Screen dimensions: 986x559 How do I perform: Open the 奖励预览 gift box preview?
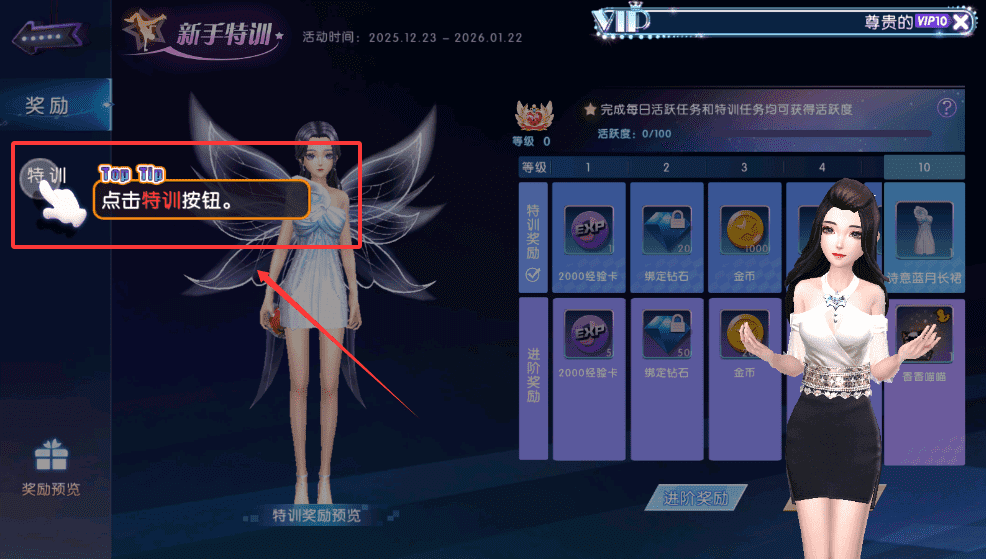(51, 468)
